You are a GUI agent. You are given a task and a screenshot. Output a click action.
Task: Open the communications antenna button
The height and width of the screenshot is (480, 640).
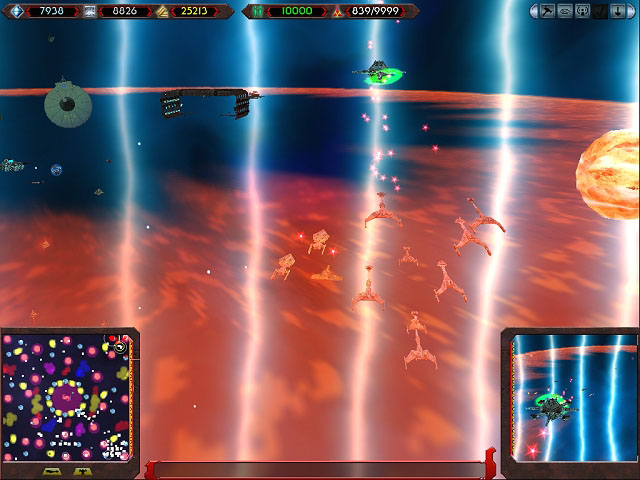(x=581, y=12)
